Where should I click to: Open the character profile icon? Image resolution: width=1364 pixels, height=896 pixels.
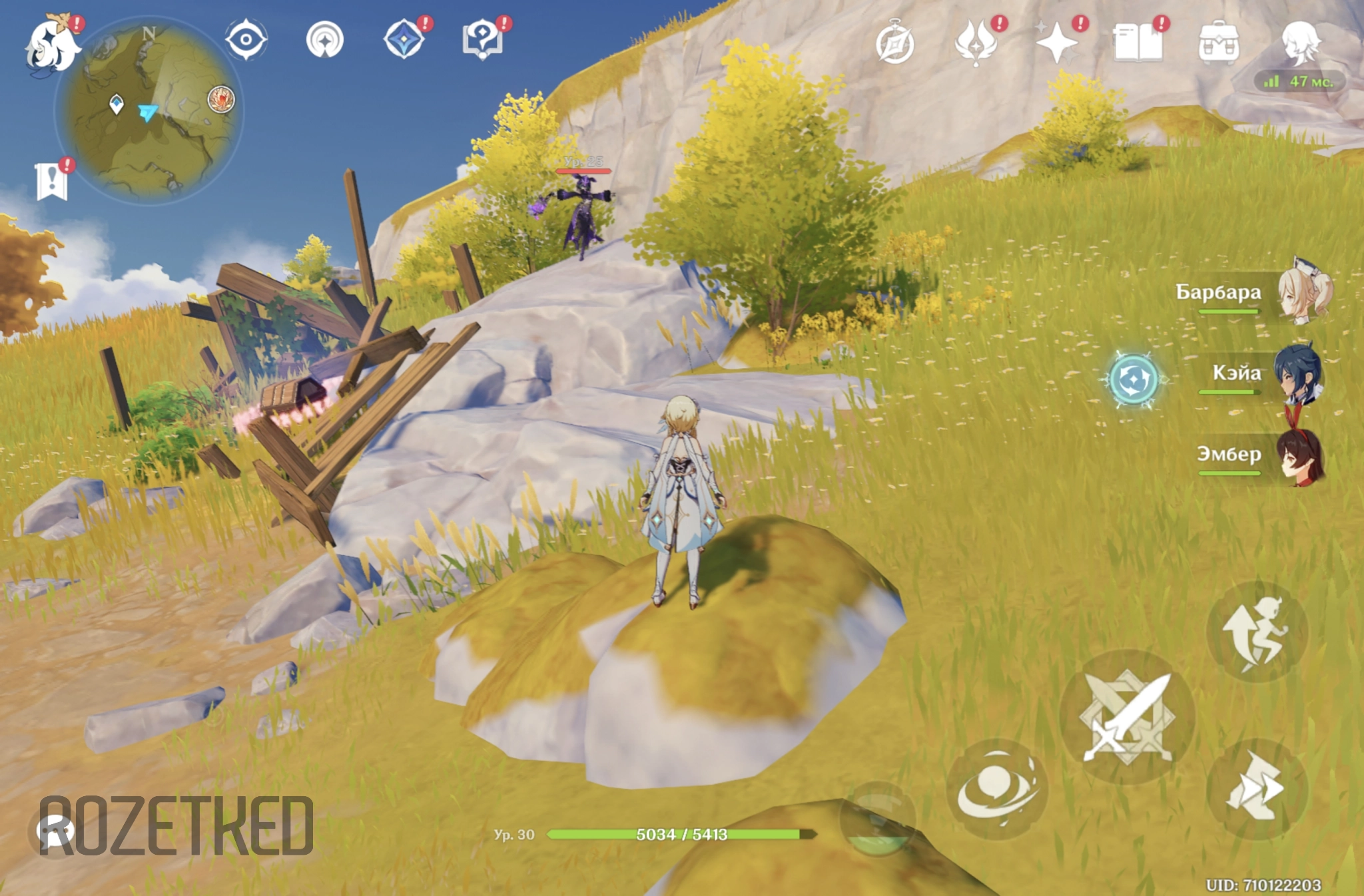[1299, 43]
